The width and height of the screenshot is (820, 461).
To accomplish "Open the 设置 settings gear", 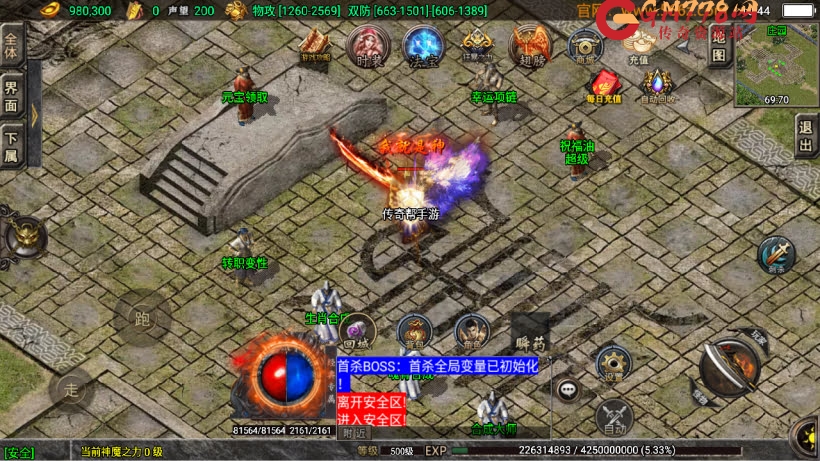I will click(x=612, y=364).
